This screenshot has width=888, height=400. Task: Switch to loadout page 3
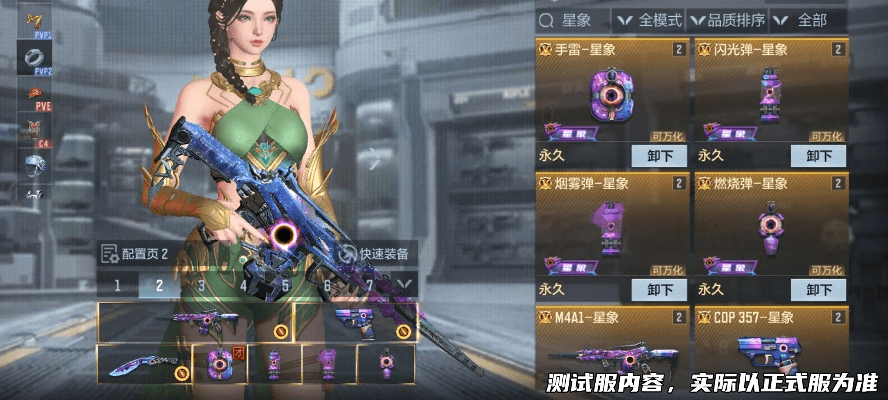[201, 285]
